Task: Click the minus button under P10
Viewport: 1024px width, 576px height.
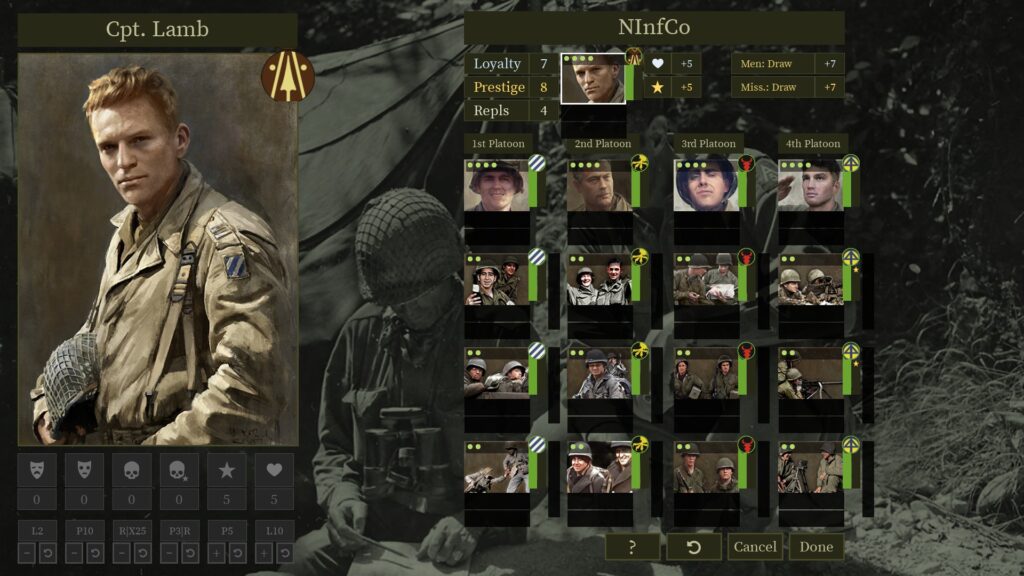Action: point(75,553)
